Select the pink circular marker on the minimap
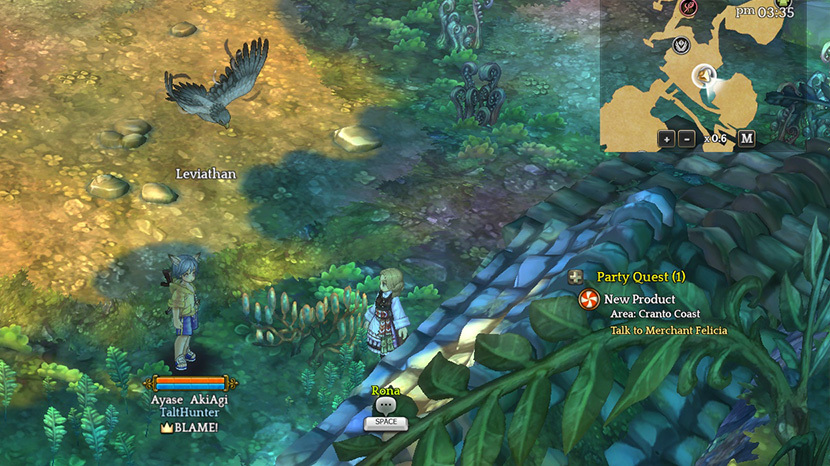Screen dimensions: 830x466 tap(689, 7)
